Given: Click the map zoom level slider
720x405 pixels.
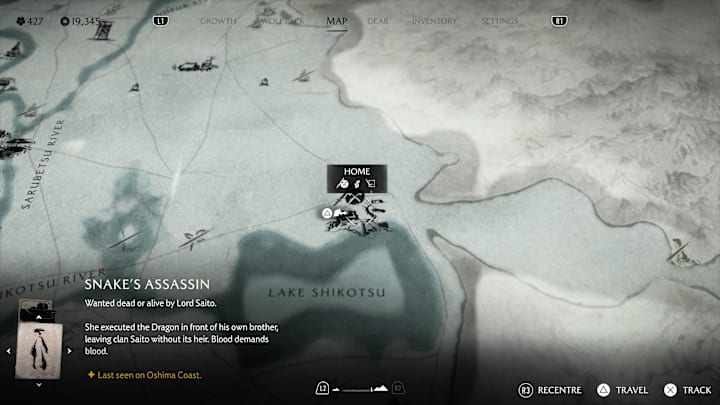Looking at the screenshot, I should (360, 389).
